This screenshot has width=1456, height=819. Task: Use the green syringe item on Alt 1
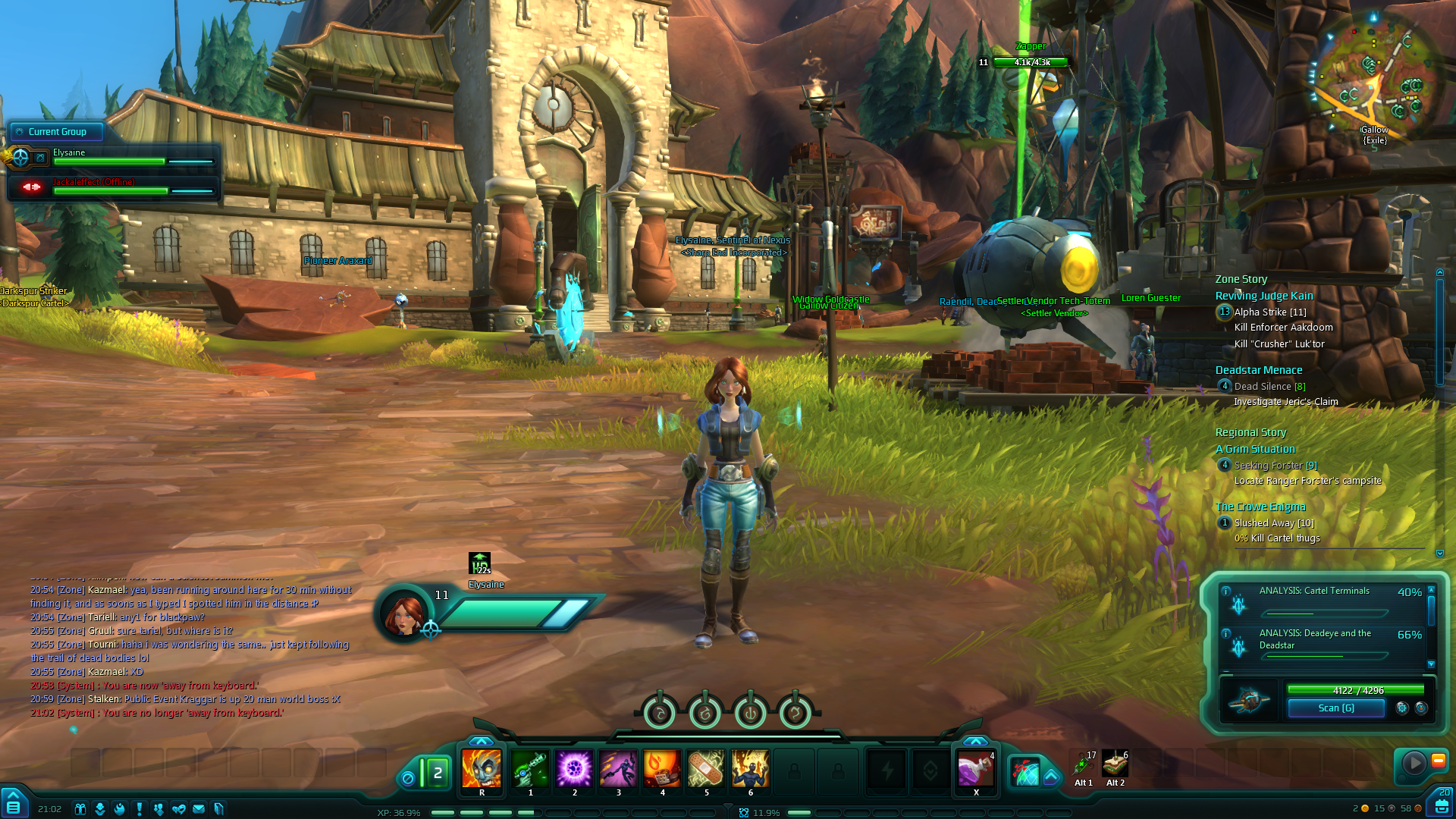point(1084,764)
